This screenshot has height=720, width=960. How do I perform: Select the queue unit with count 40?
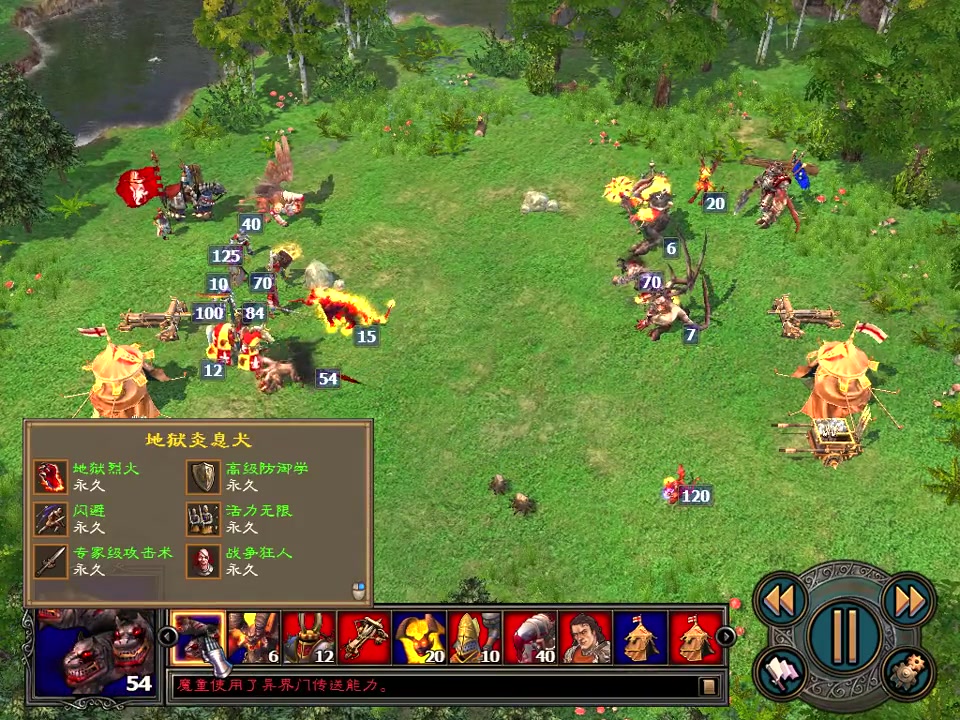pyautogui.click(x=530, y=637)
